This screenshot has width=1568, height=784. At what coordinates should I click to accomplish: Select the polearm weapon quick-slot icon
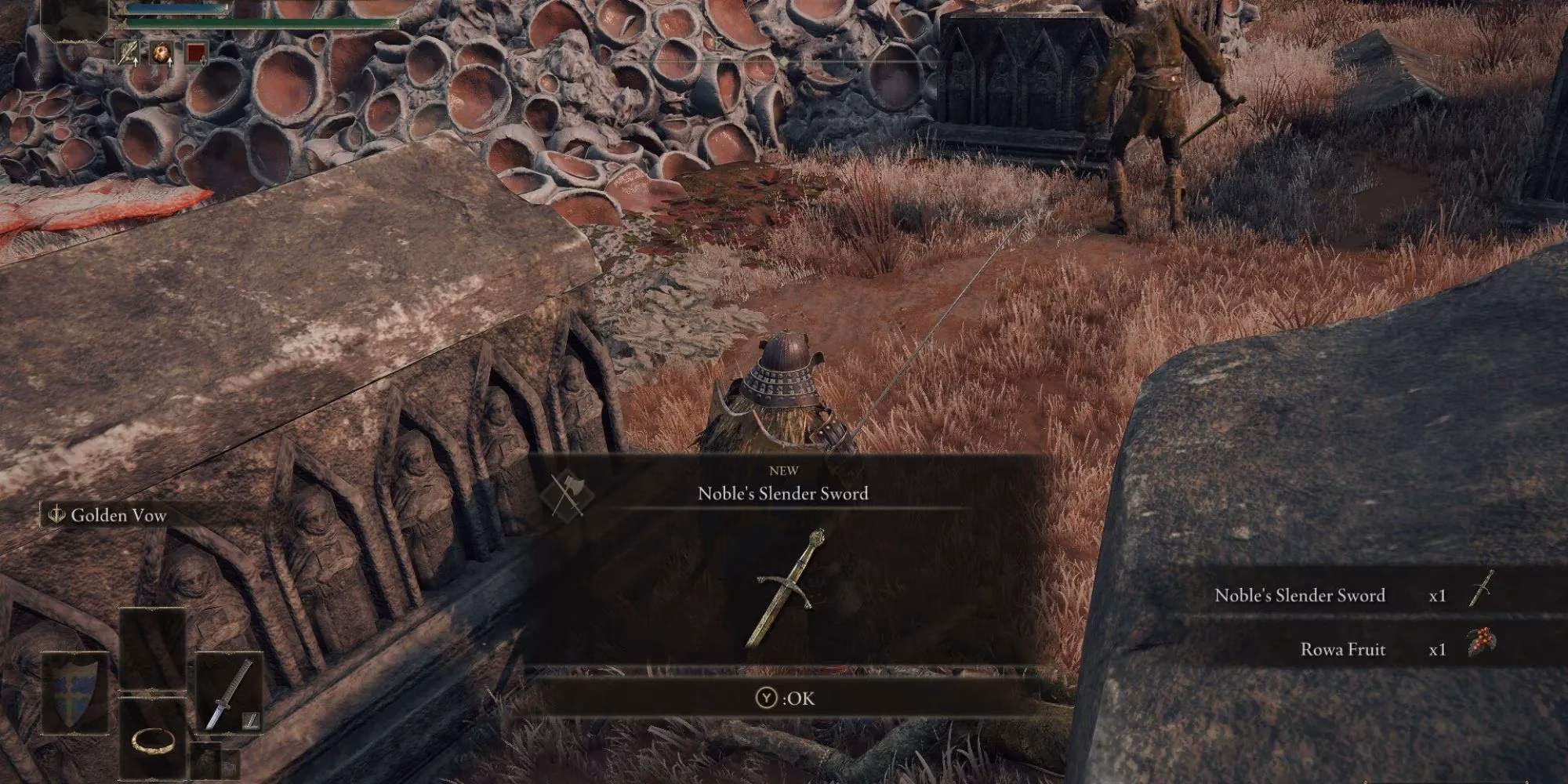pos(127,53)
